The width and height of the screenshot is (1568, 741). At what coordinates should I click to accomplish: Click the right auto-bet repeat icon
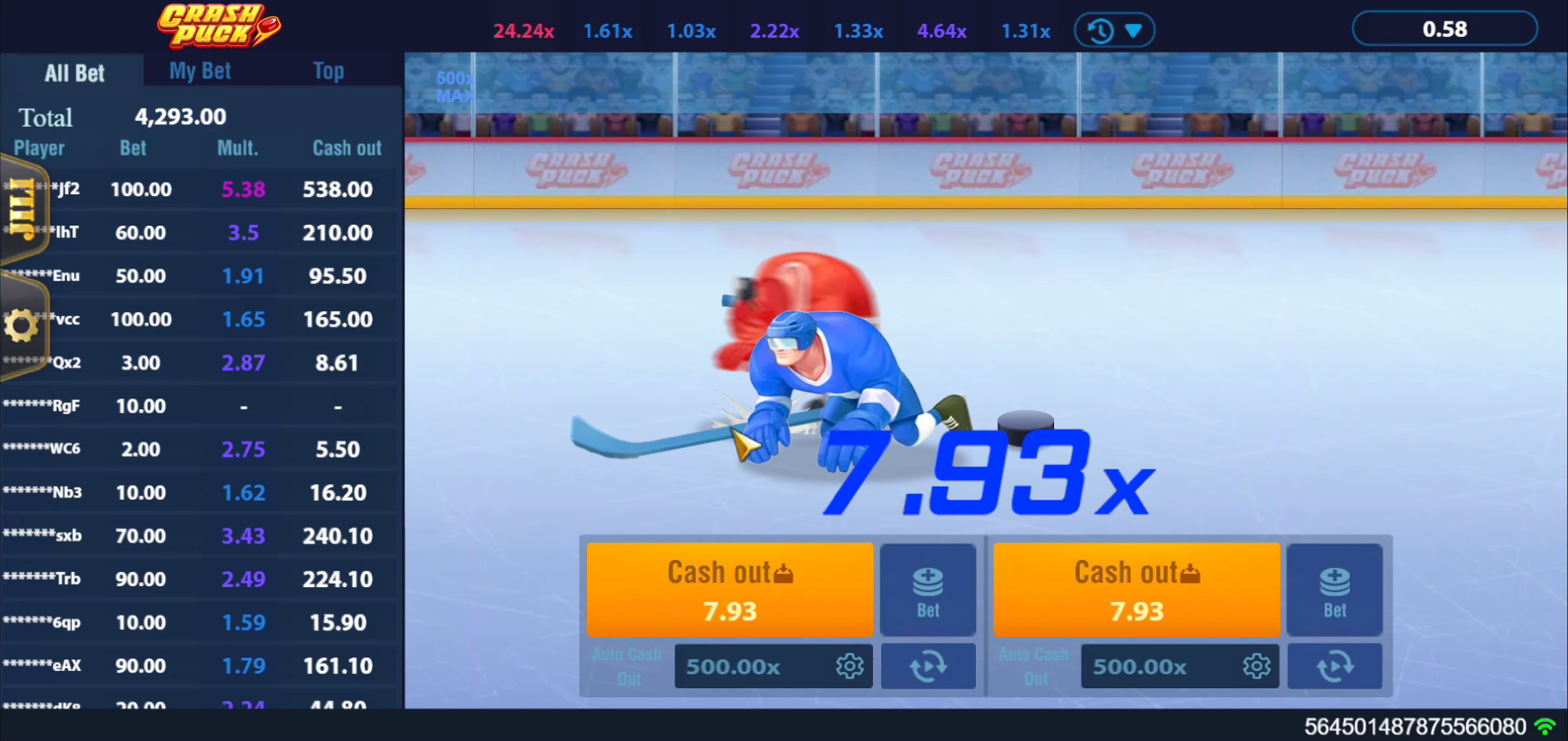(x=1334, y=666)
